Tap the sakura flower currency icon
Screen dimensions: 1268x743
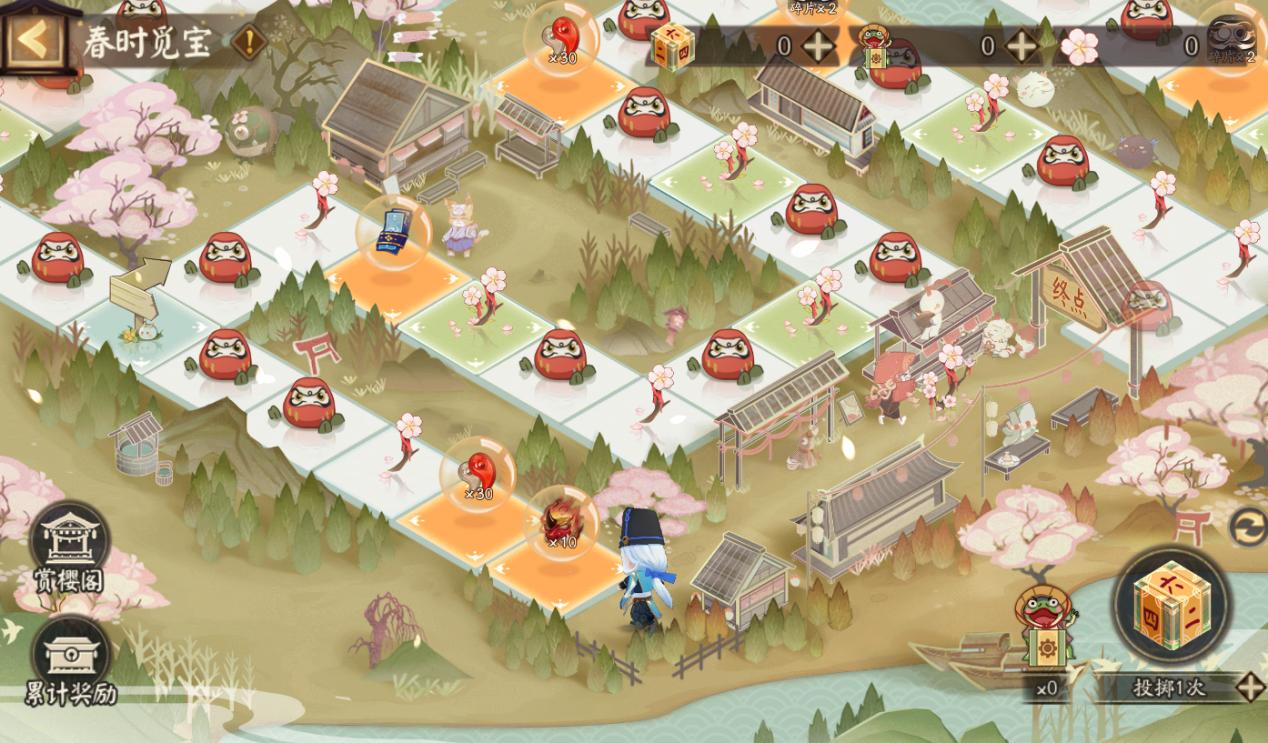(x=1079, y=46)
